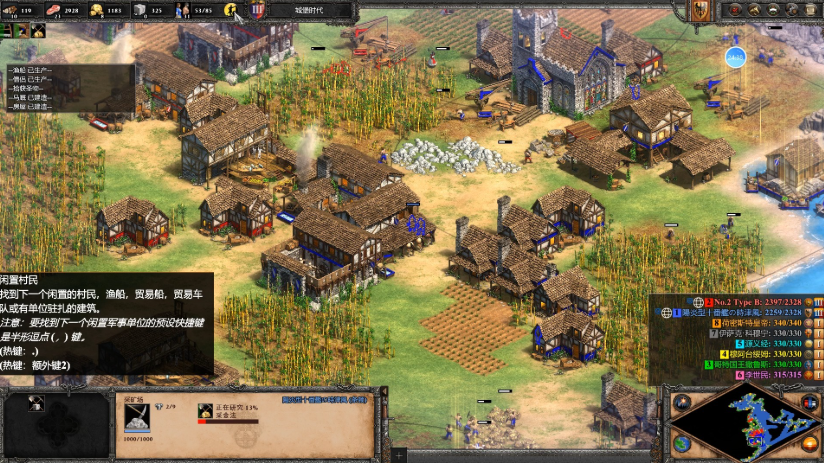Click the chat log notification panel
The height and width of the screenshot is (463, 824).
[68, 88]
